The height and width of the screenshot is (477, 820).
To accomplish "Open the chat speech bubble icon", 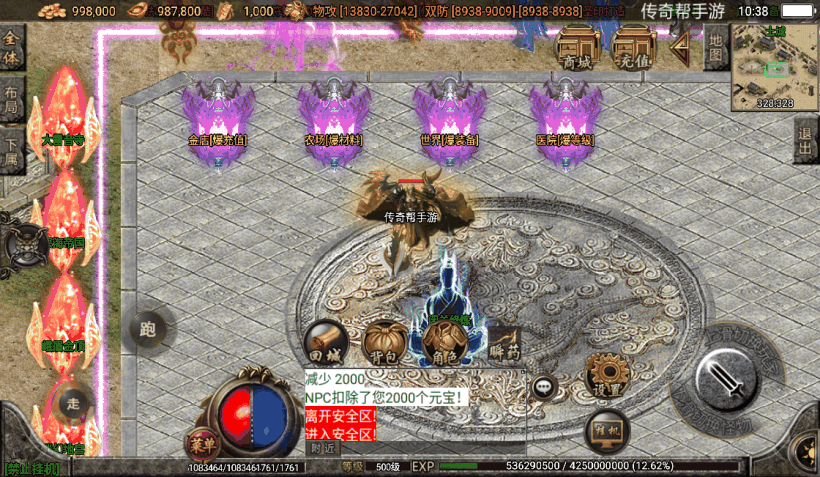I will [x=544, y=388].
